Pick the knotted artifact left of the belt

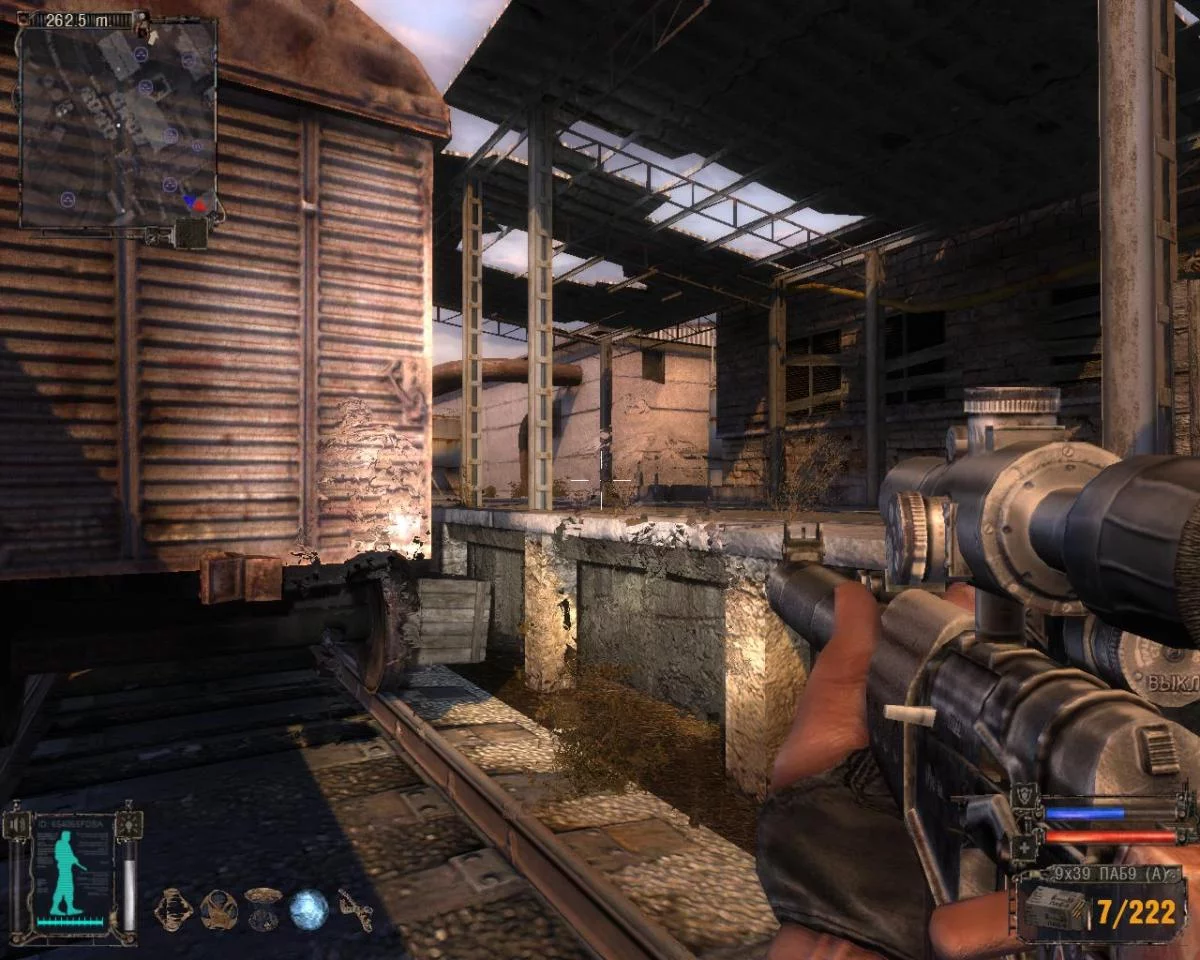click(173, 909)
